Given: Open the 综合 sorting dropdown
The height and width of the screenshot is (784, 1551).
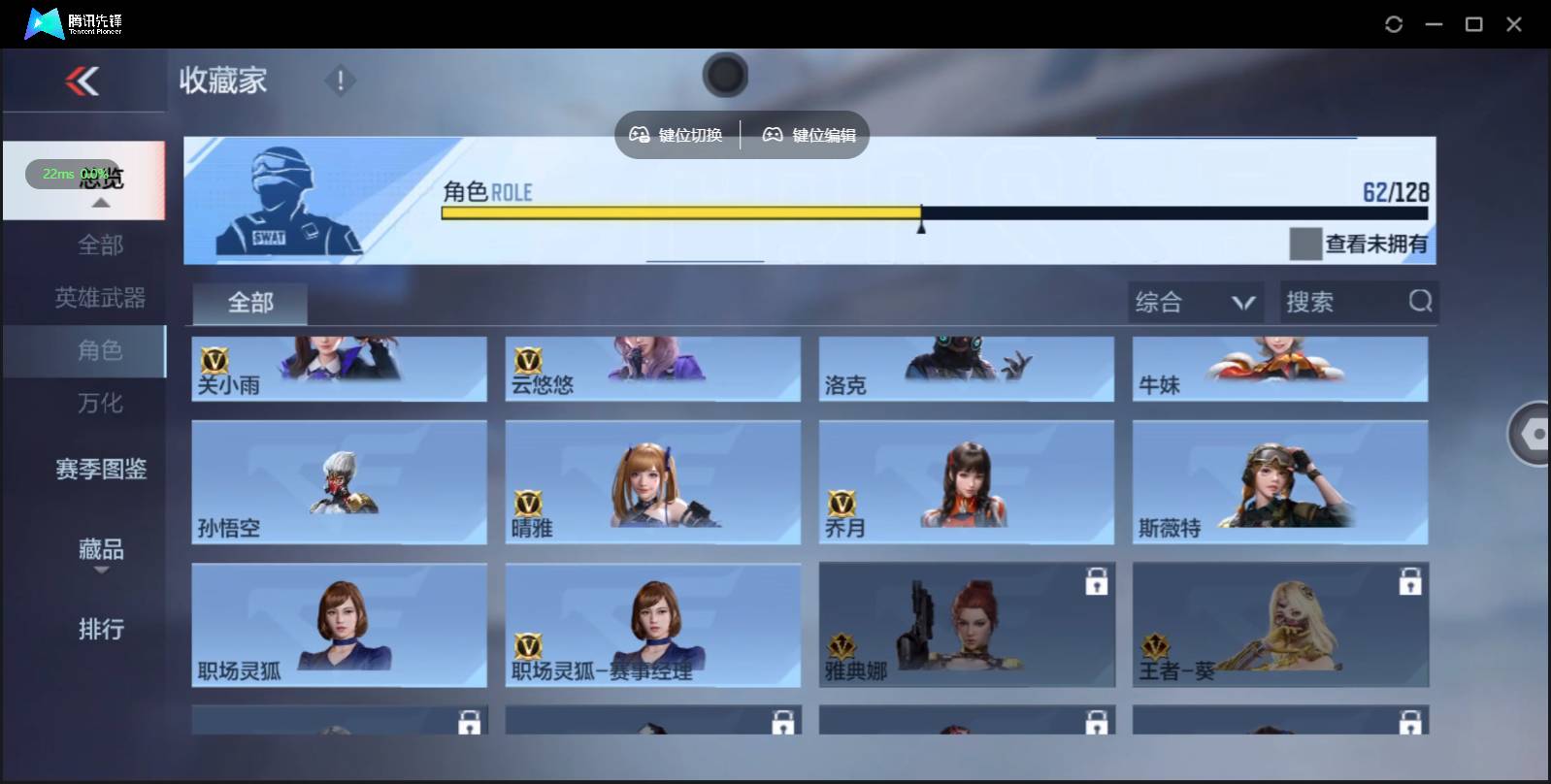Looking at the screenshot, I should [1196, 302].
